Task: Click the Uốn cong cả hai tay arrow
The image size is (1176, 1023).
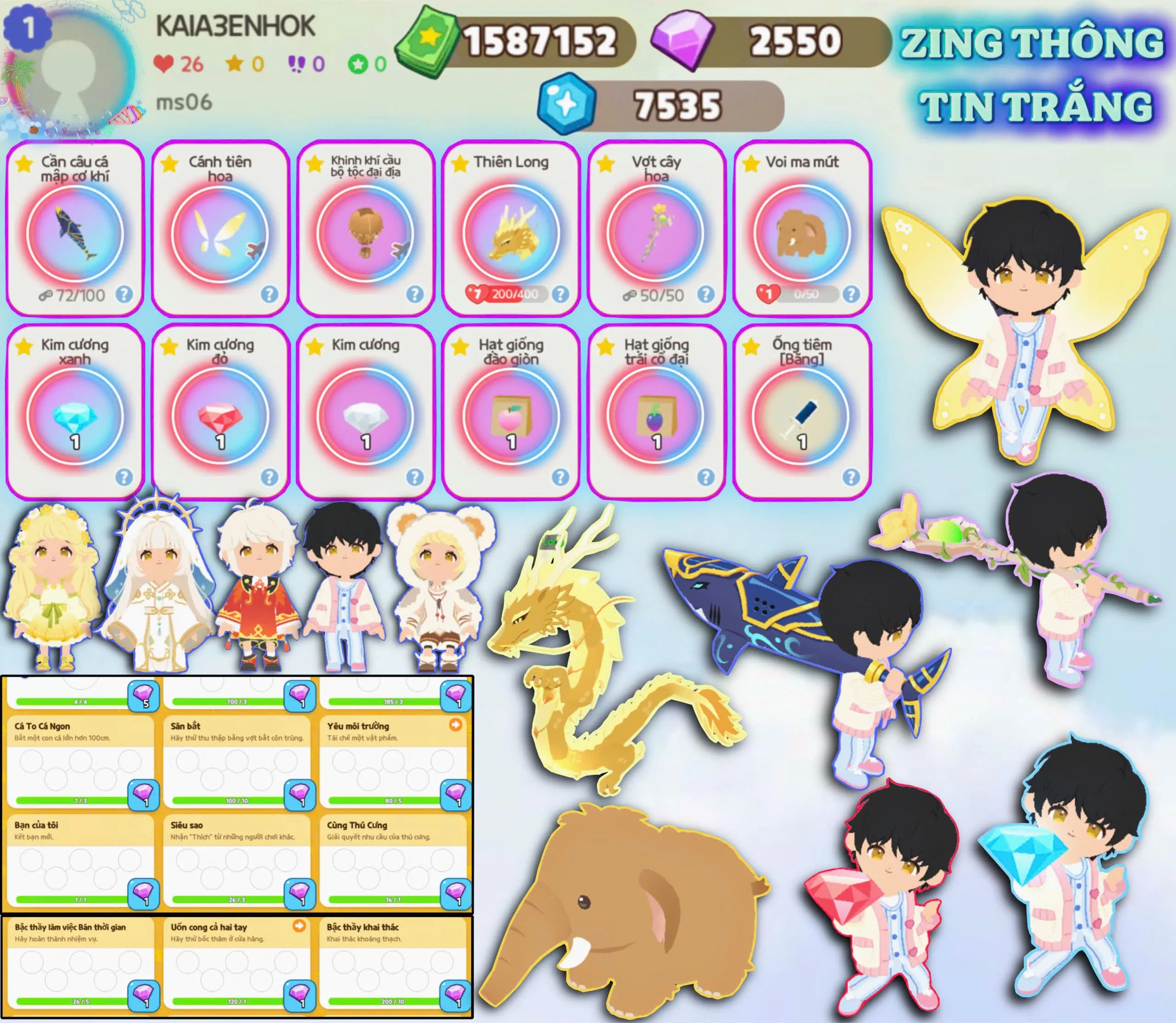Action: click(299, 925)
